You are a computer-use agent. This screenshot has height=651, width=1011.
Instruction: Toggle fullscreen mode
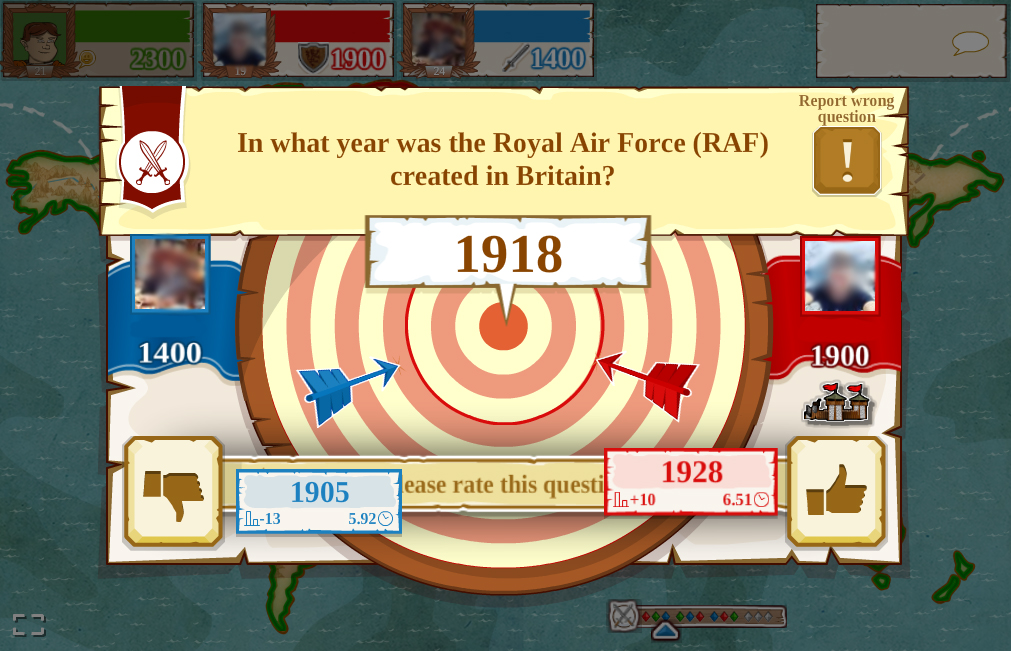pyautogui.click(x=28, y=625)
